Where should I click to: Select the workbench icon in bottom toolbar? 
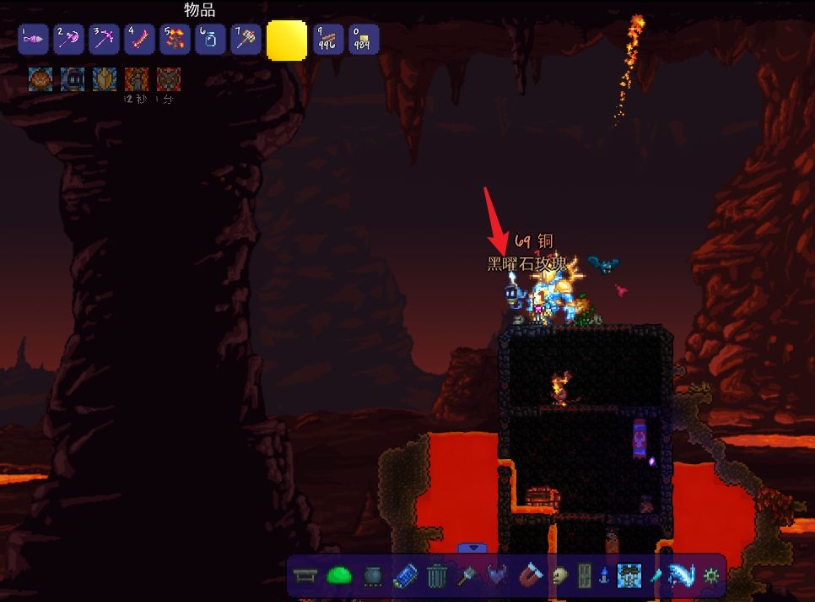[307, 576]
